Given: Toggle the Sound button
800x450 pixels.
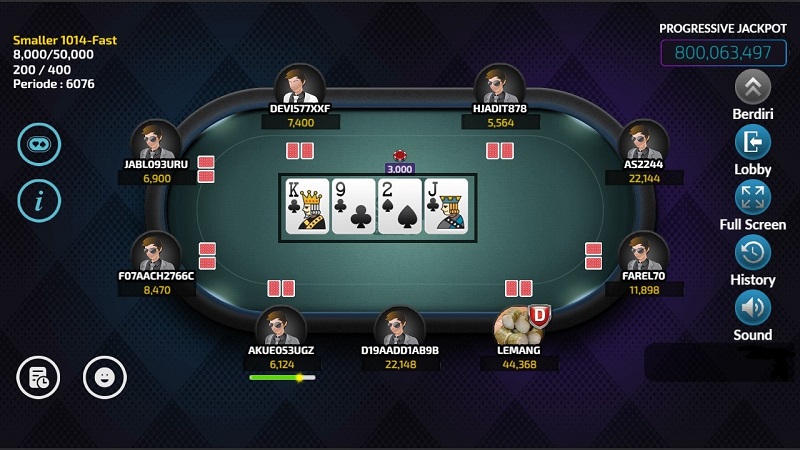Looking at the screenshot, I should point(753,306).
